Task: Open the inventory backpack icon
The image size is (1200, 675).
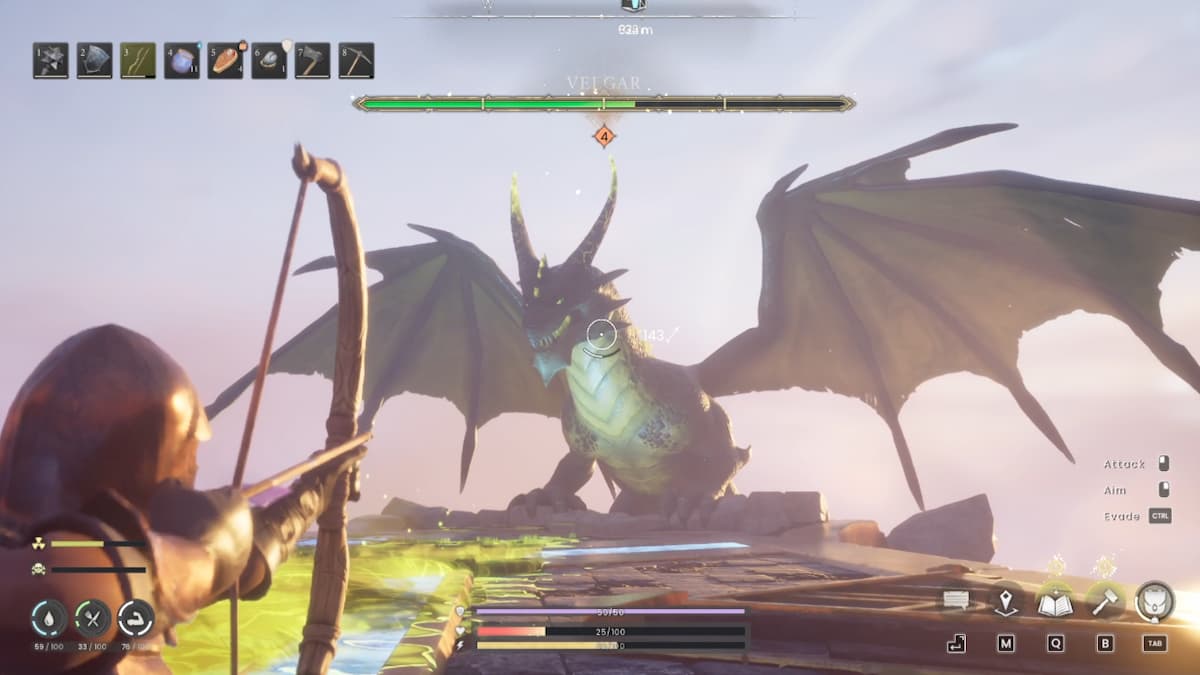Action: (x=1155, y=601)
